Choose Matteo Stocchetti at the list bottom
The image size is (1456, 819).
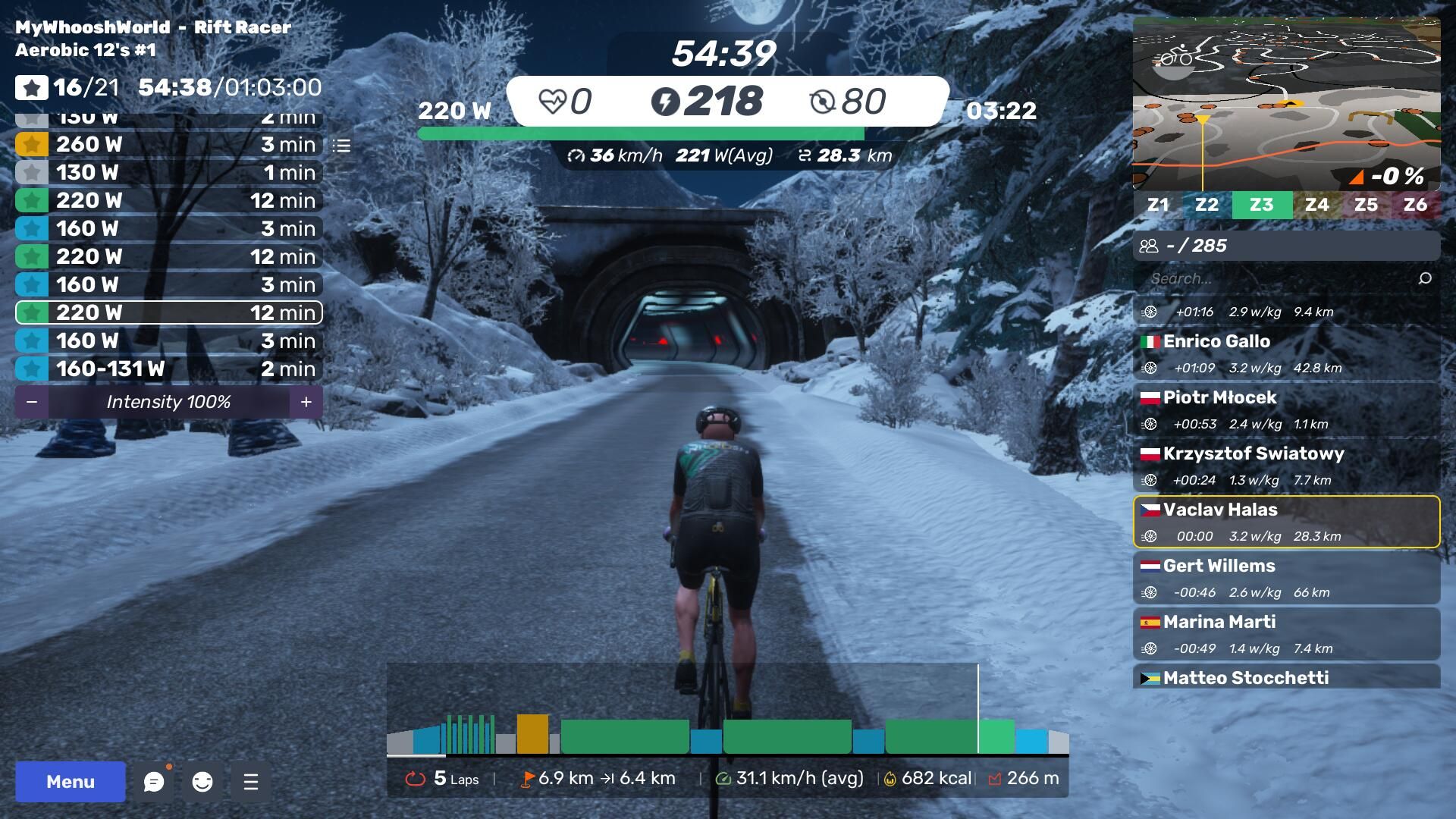coord(1286,677)
